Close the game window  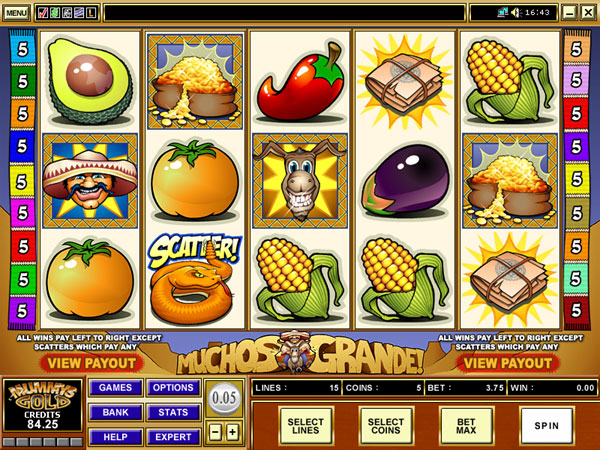point(587,13)
